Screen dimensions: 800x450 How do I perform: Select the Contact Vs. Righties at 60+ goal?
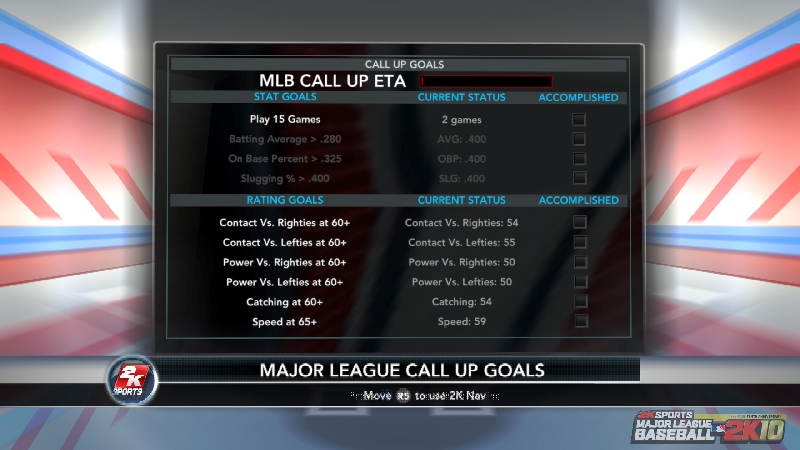tap(285, 222)
